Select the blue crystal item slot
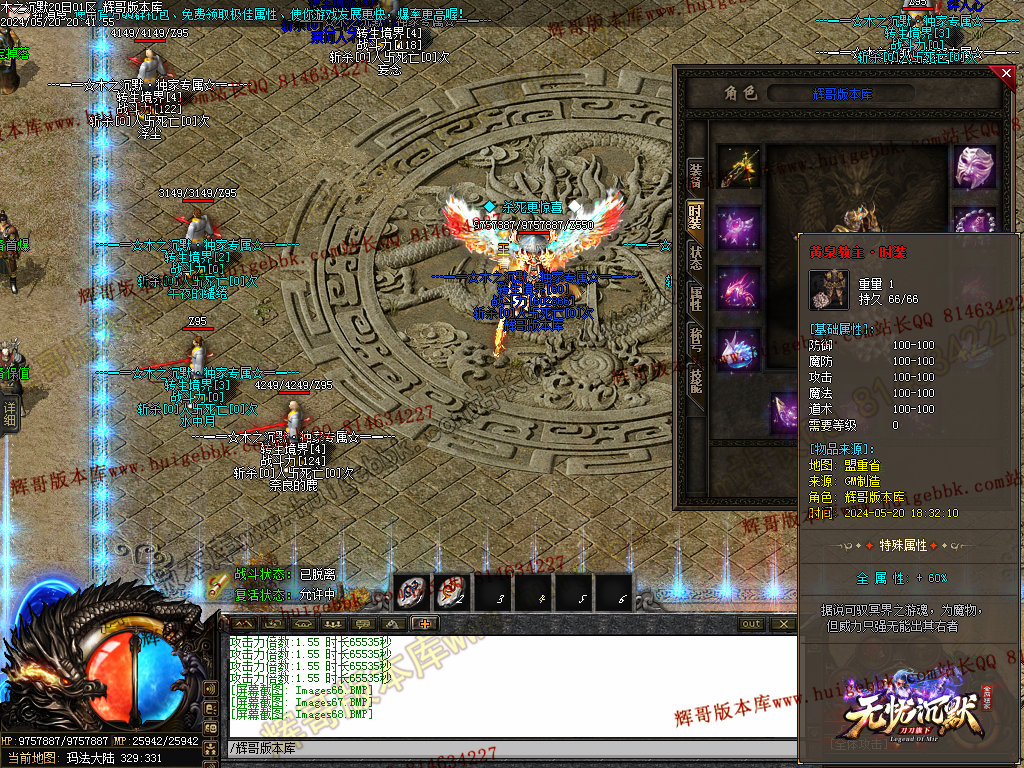The height and width of the screenshot is (768, 1024). pos(738,350)
